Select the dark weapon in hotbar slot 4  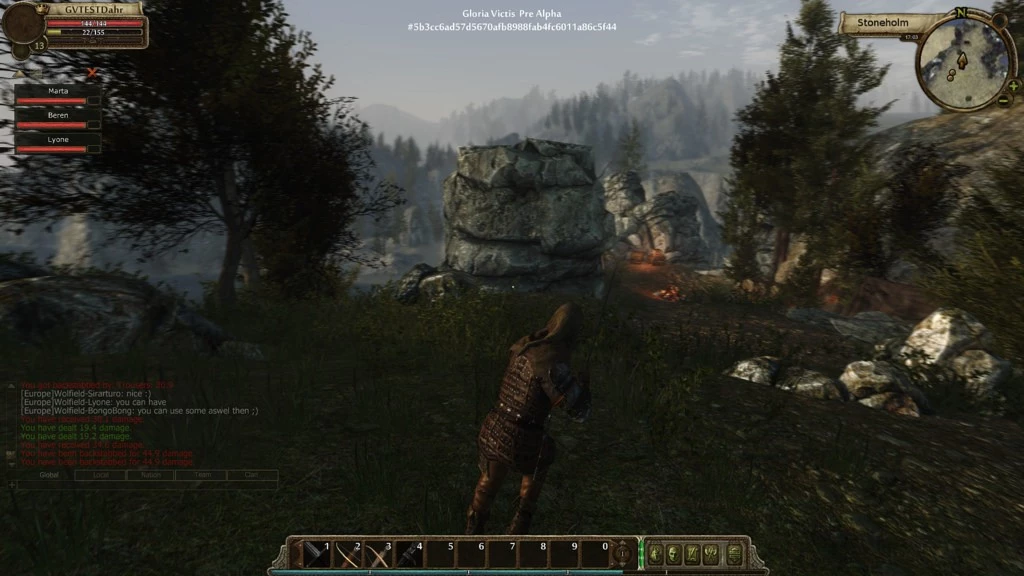click(x=409, y=553)
